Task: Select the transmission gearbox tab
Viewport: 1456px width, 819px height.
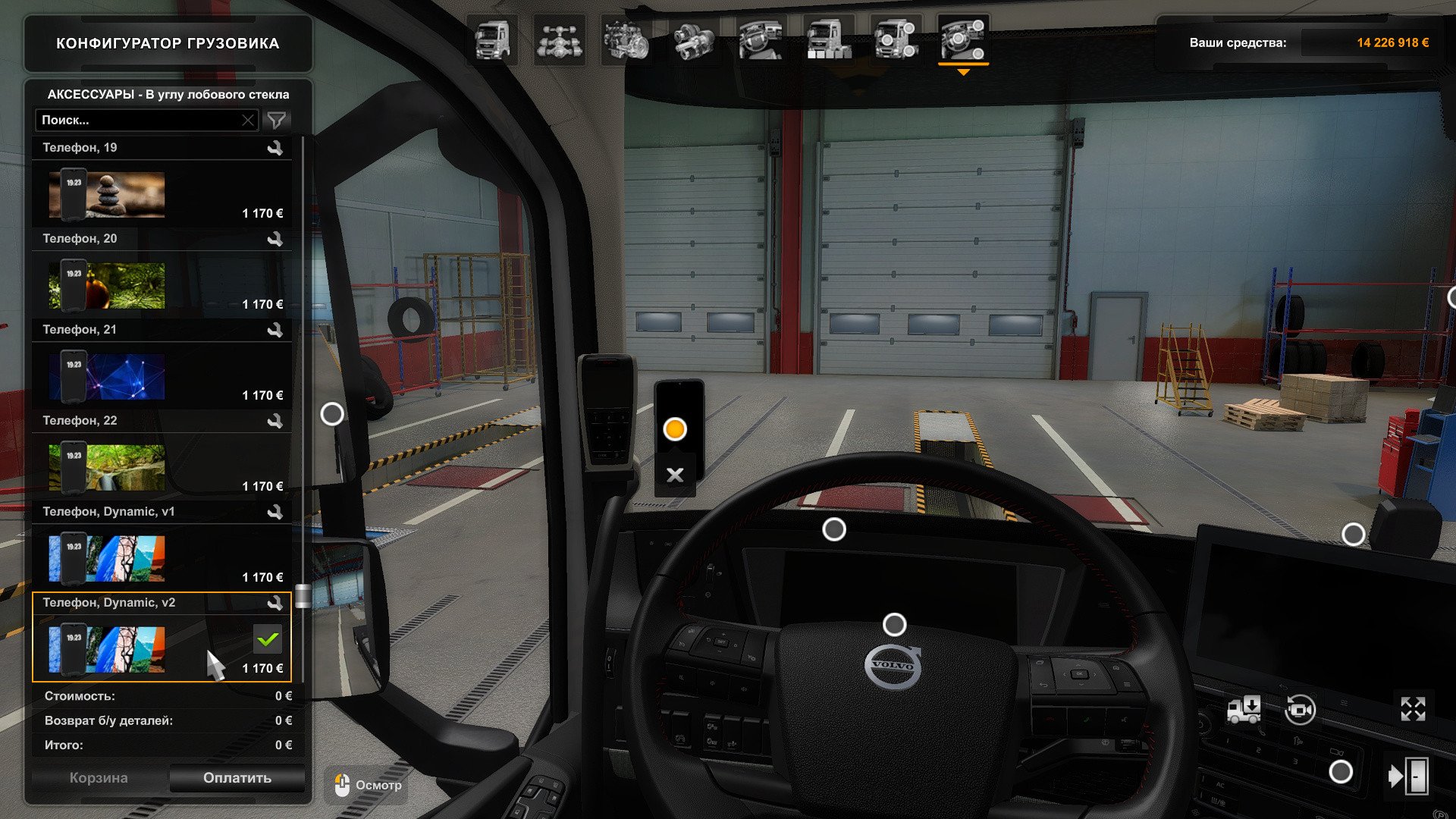Action: (693, 40)
